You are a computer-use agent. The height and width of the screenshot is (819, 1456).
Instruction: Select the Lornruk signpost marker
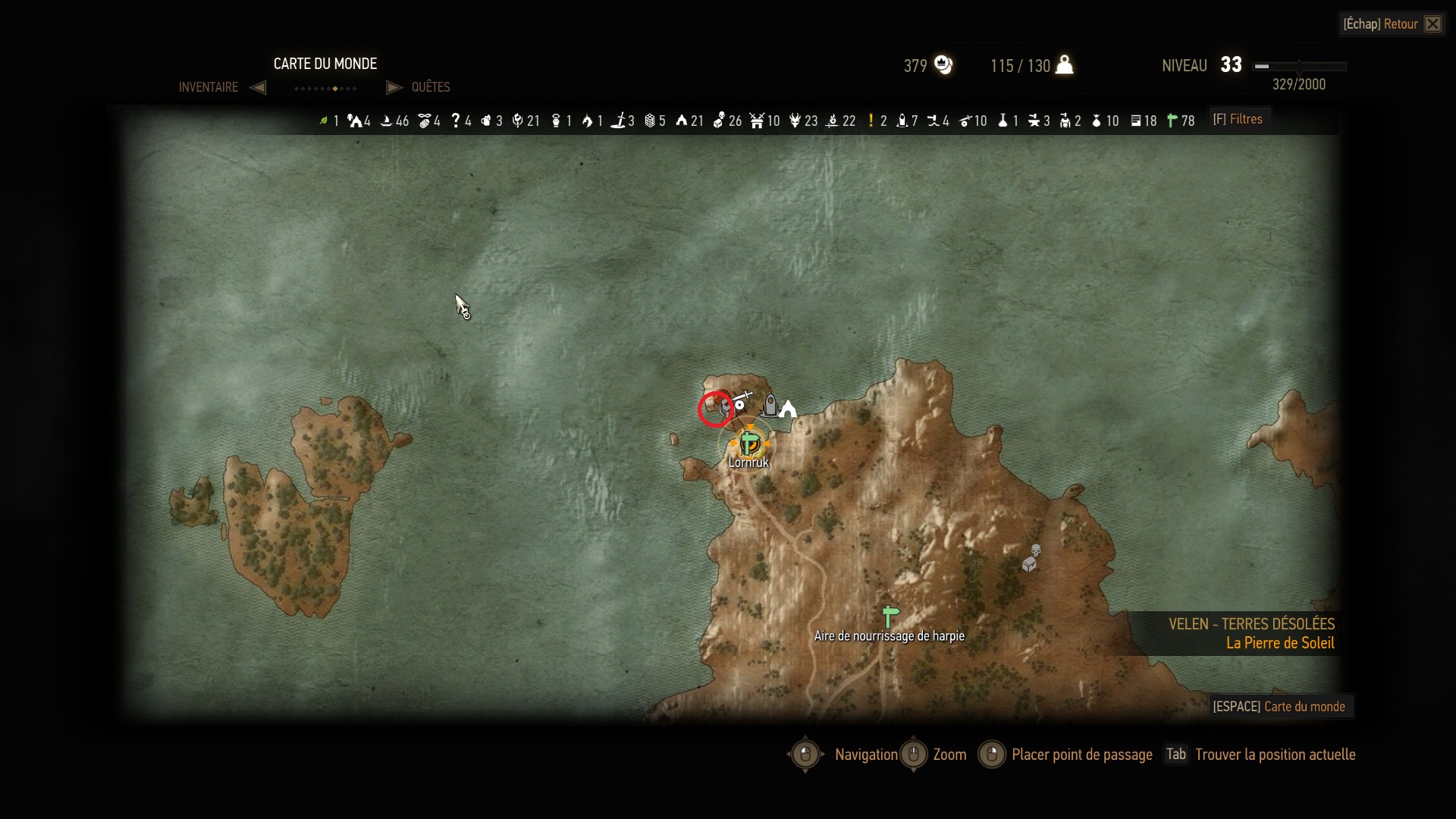(x=749, y=443)
